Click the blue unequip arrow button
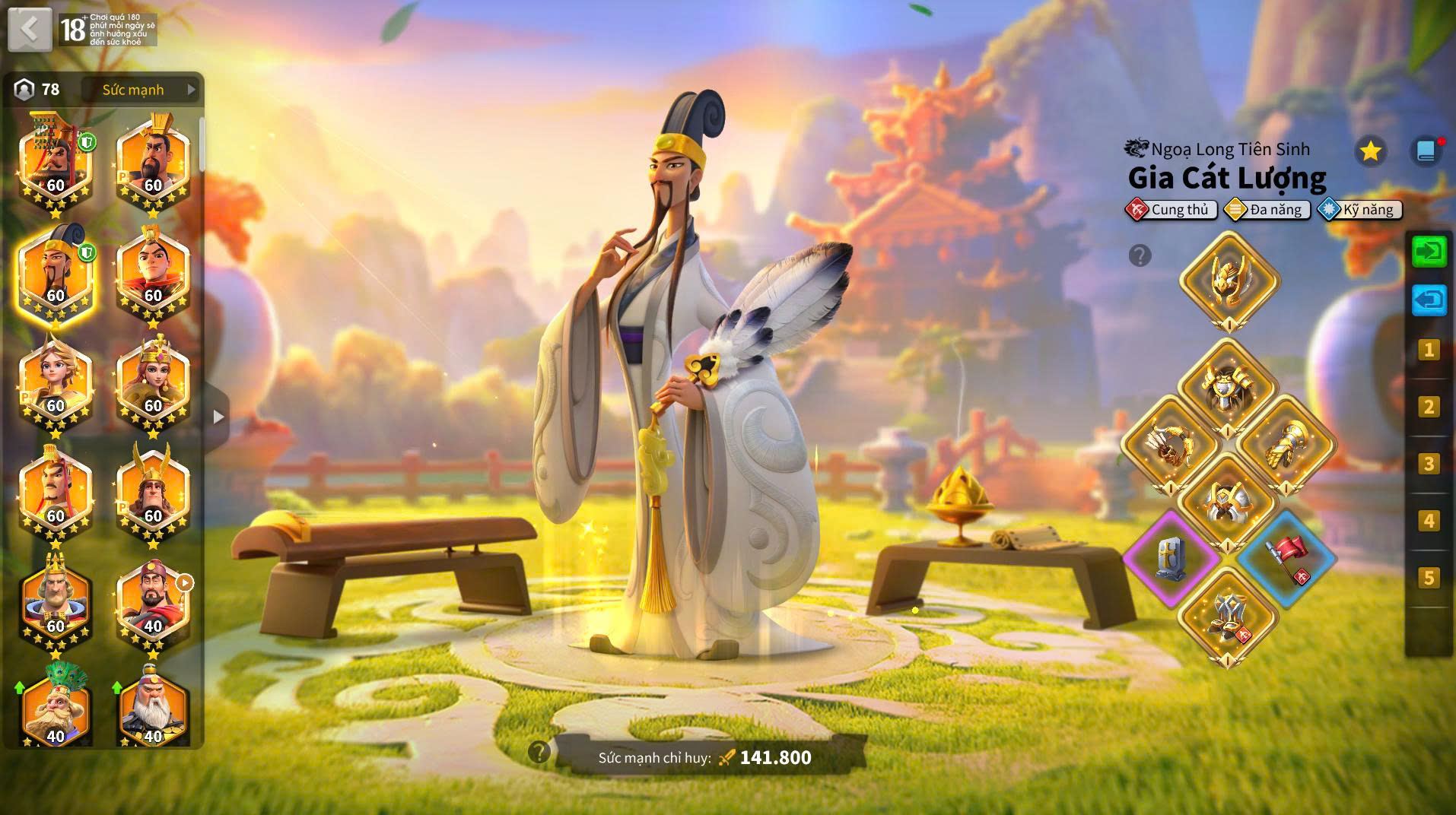This screenshot has width=1456, height=815. (1429, 300)
